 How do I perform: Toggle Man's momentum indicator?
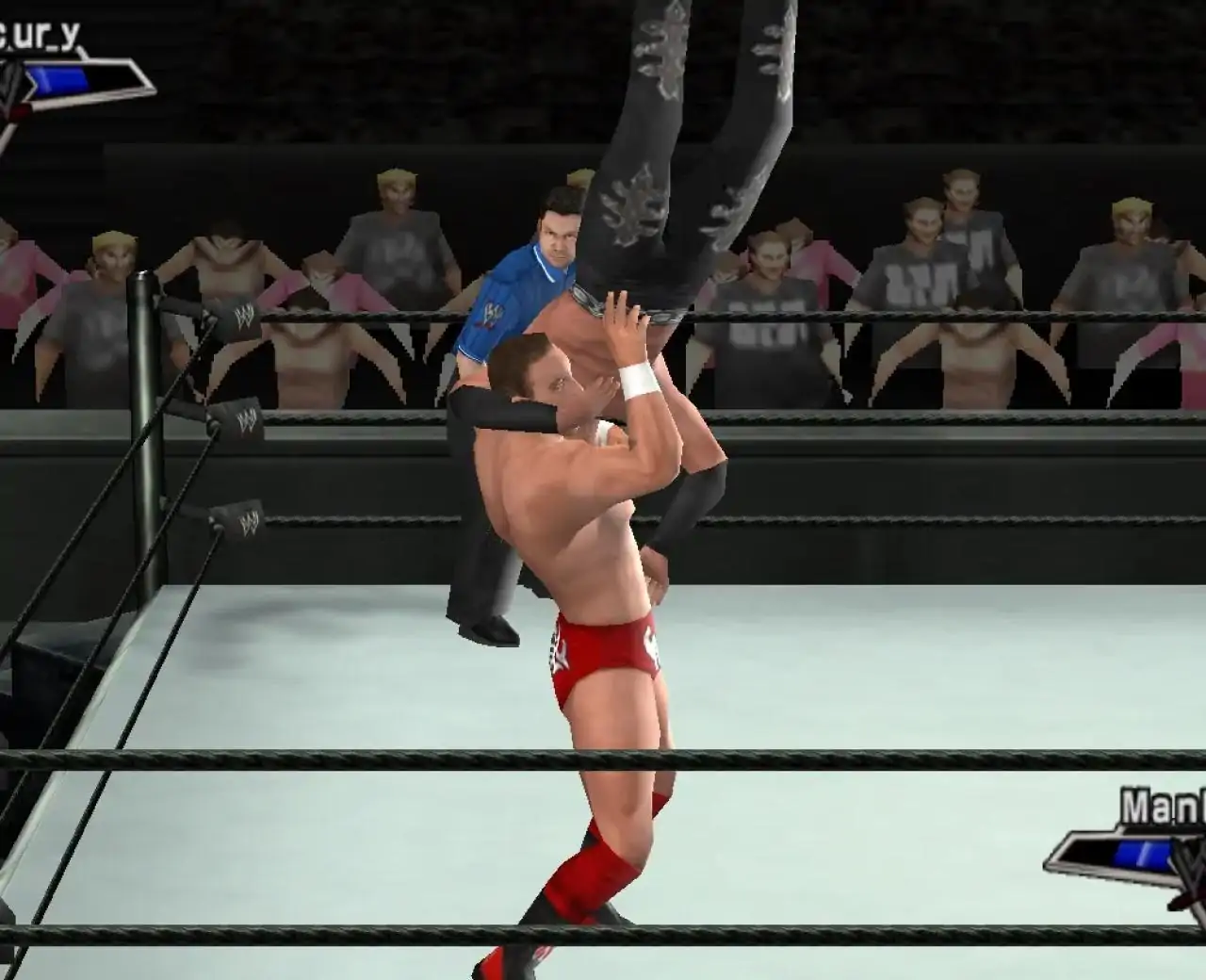[1143, 852]
